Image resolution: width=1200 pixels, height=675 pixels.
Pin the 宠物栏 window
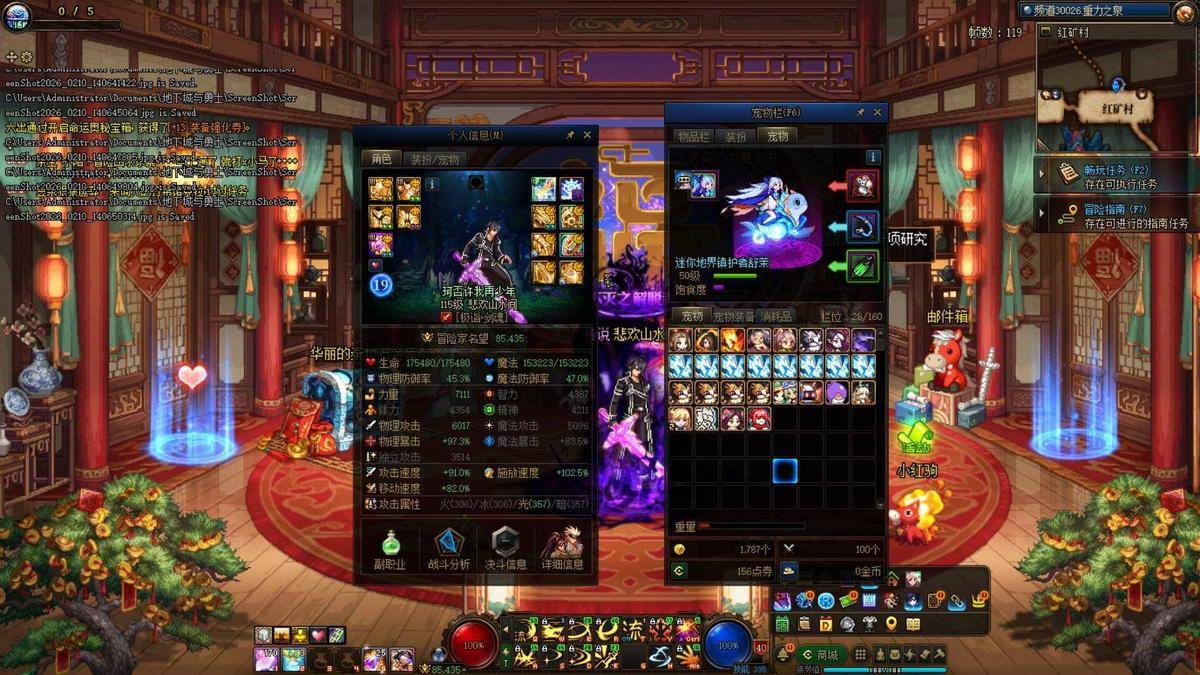tap(860, 113)
